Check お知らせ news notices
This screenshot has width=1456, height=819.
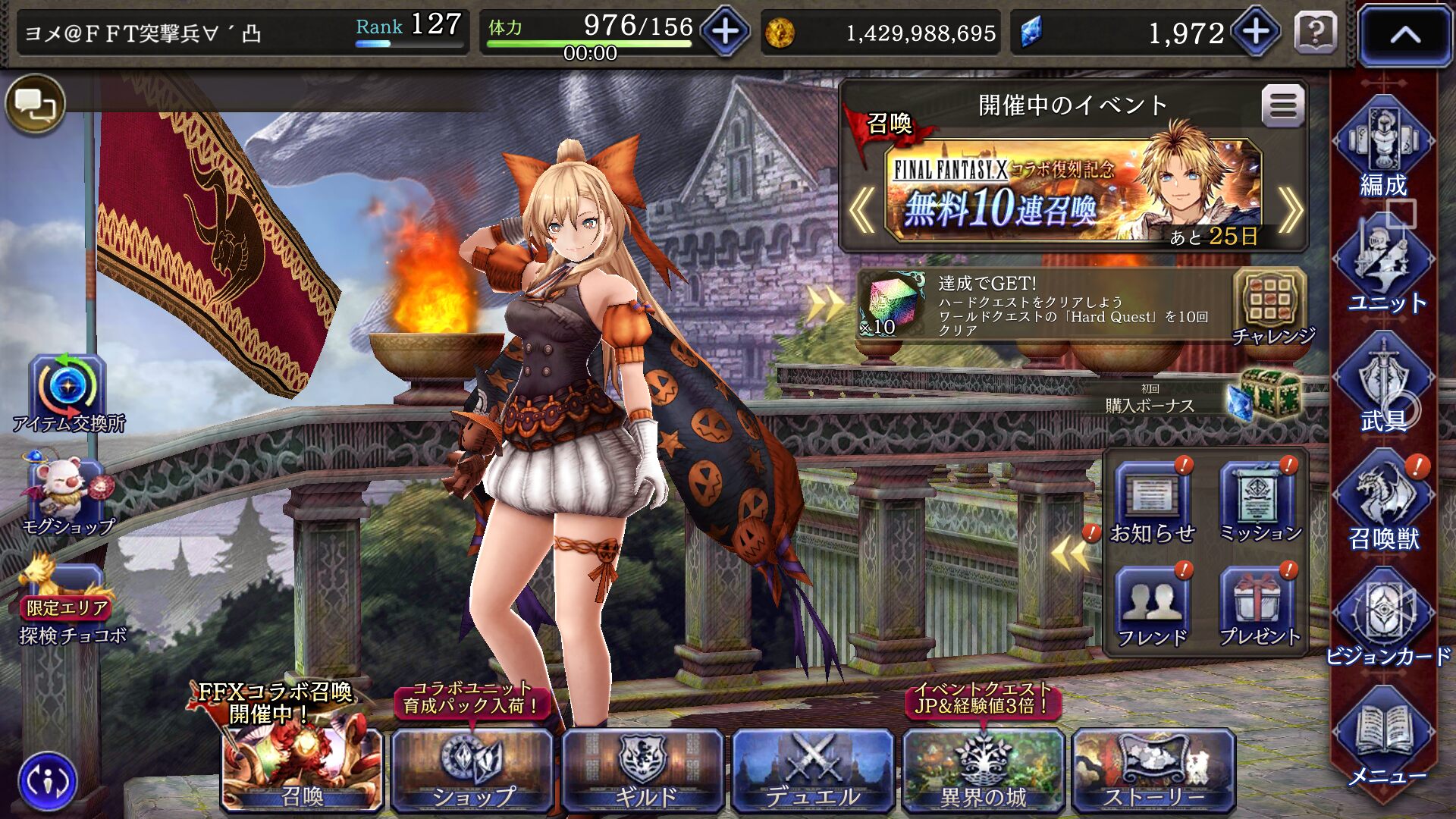(x=1152, y=504)
